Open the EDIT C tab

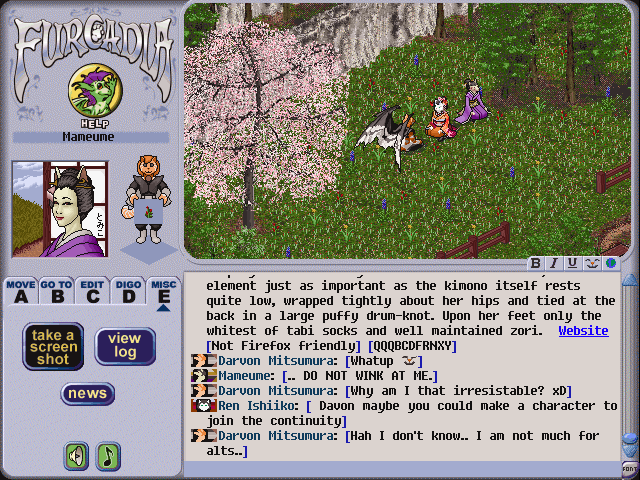pyautogui.click(x=92, y=291)
